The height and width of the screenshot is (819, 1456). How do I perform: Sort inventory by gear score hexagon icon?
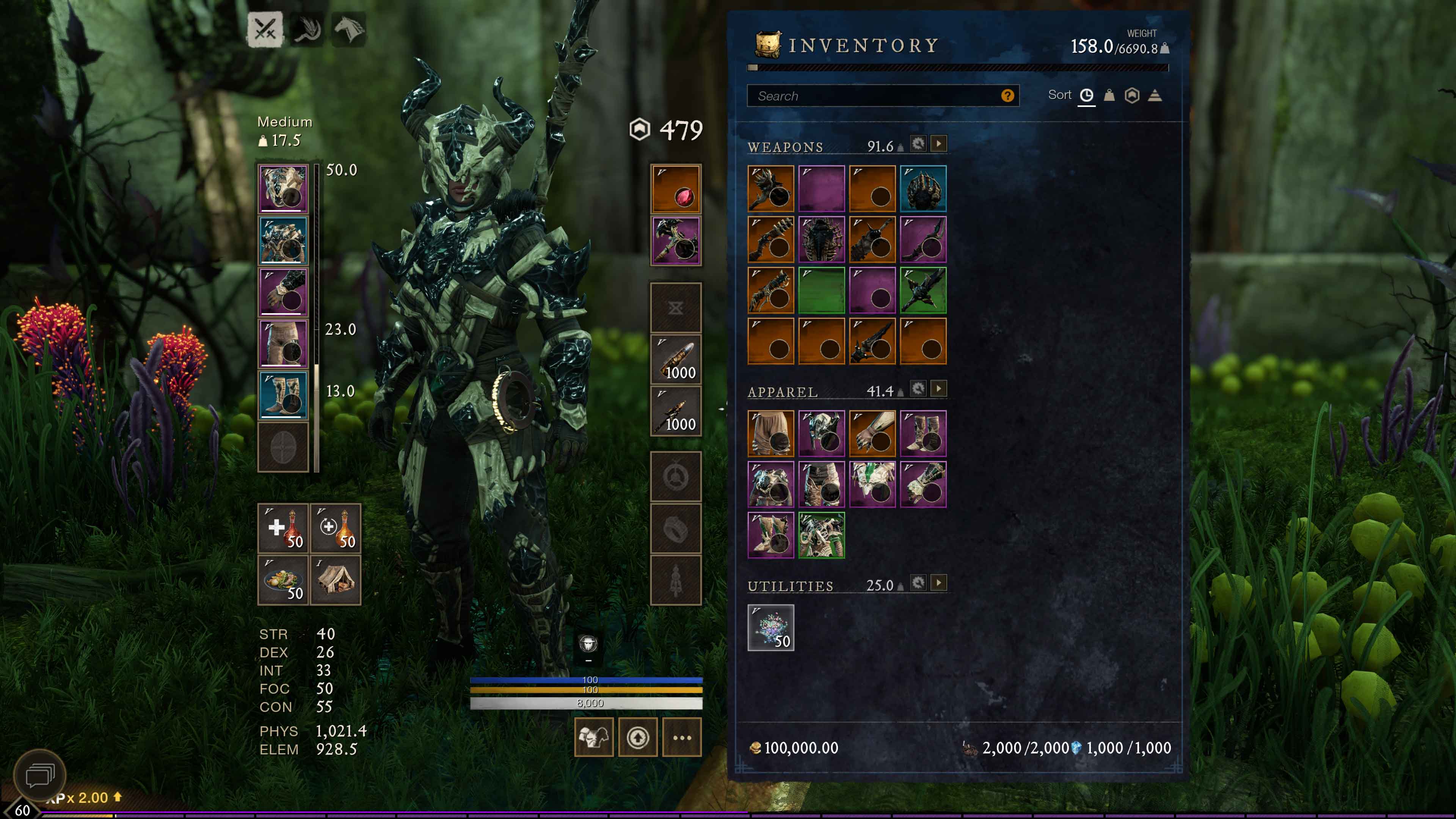(1131, 95)
